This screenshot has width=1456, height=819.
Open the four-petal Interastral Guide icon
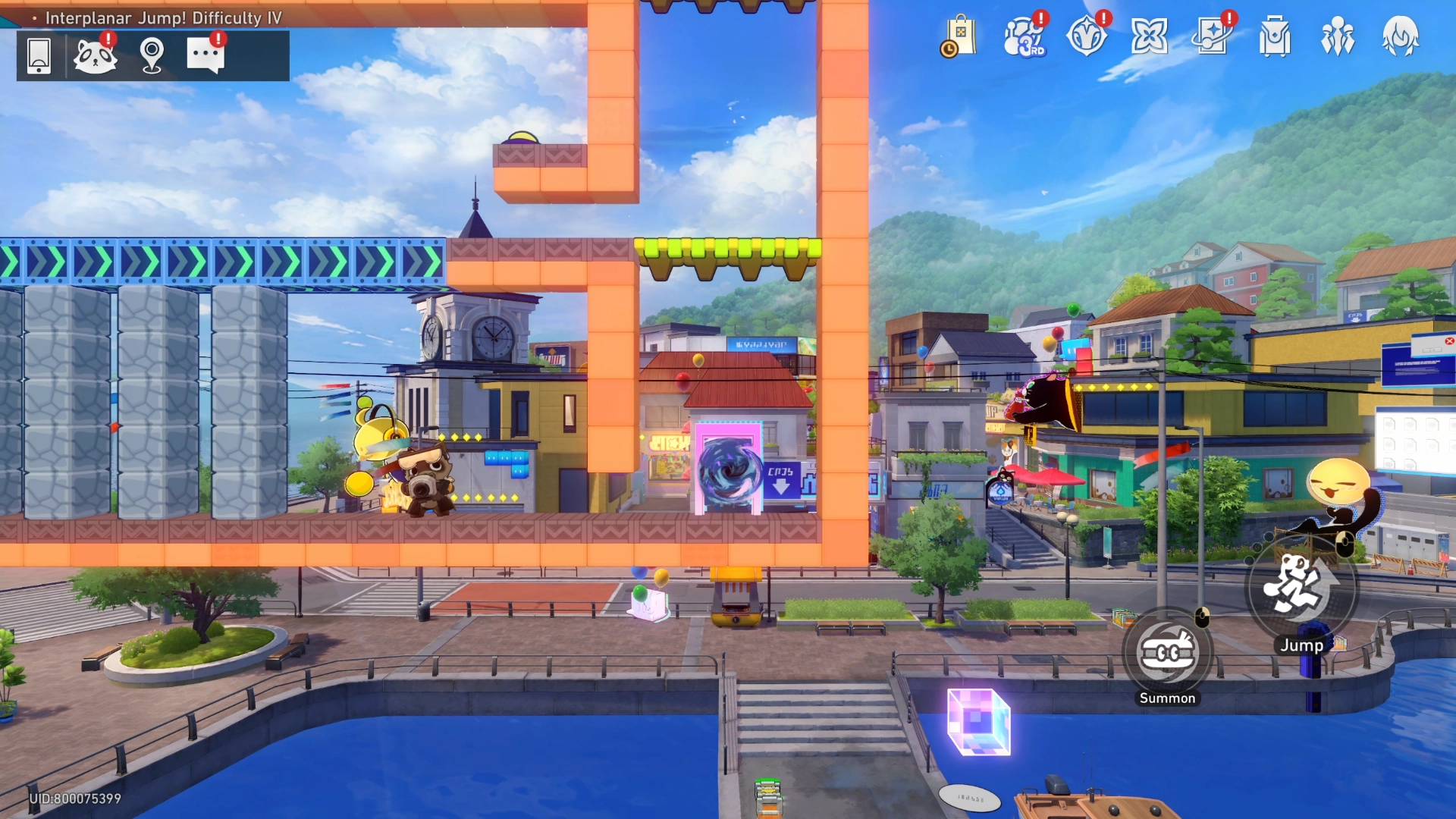click(1151, 34)
